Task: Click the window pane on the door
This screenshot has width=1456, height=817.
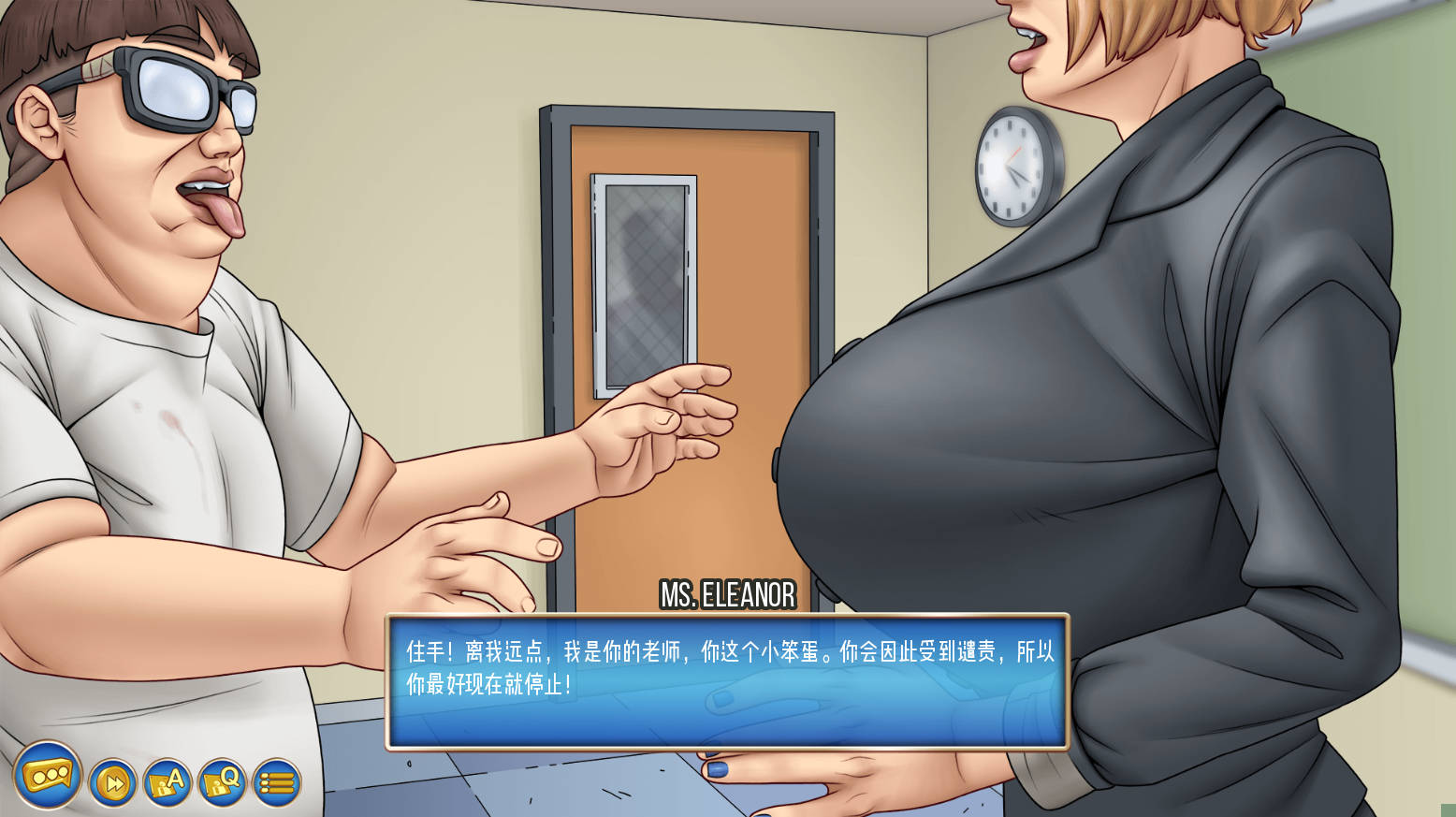Action: [x=644, y=281]
